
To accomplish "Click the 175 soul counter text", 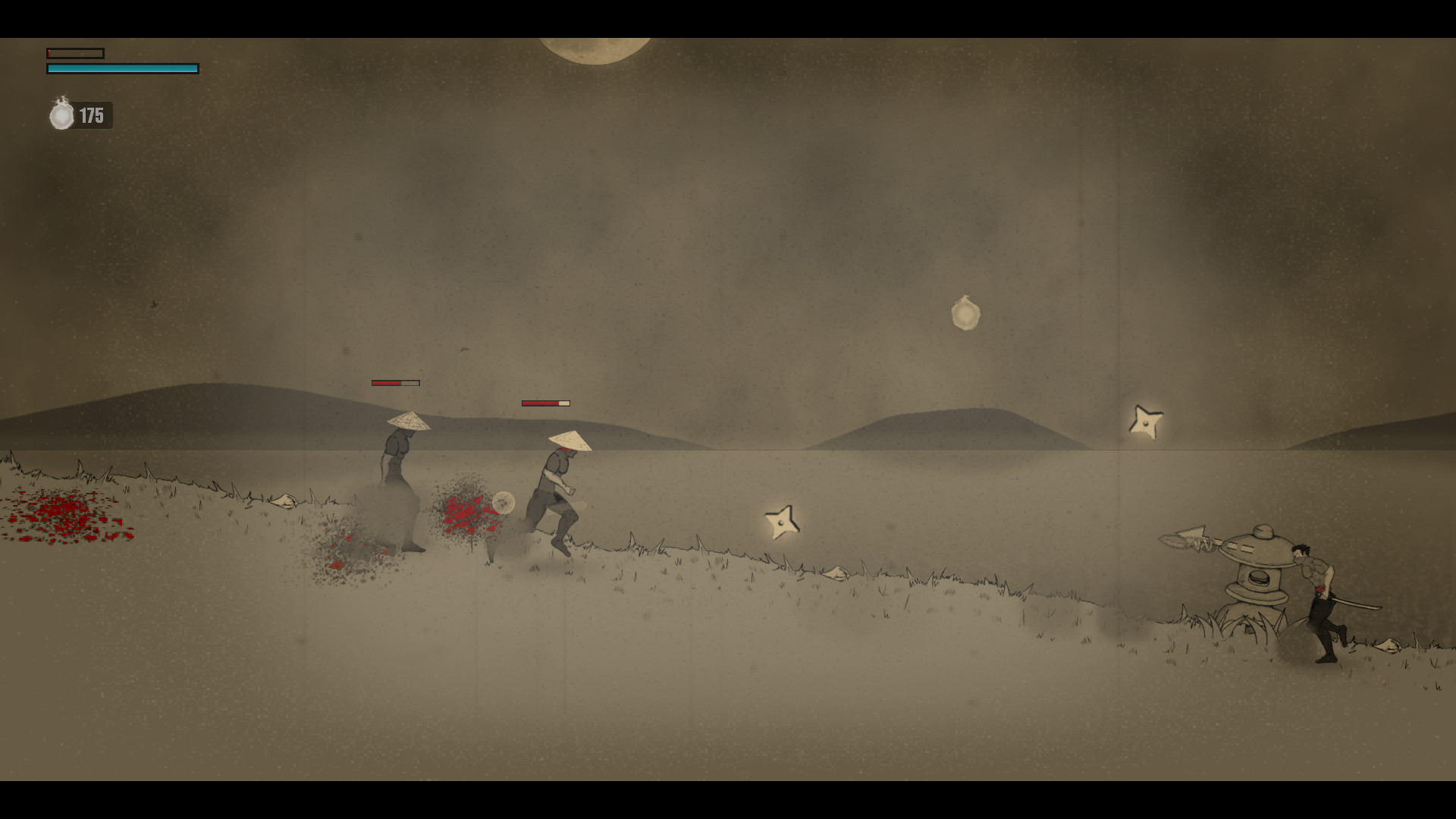I will click(93, 115).
